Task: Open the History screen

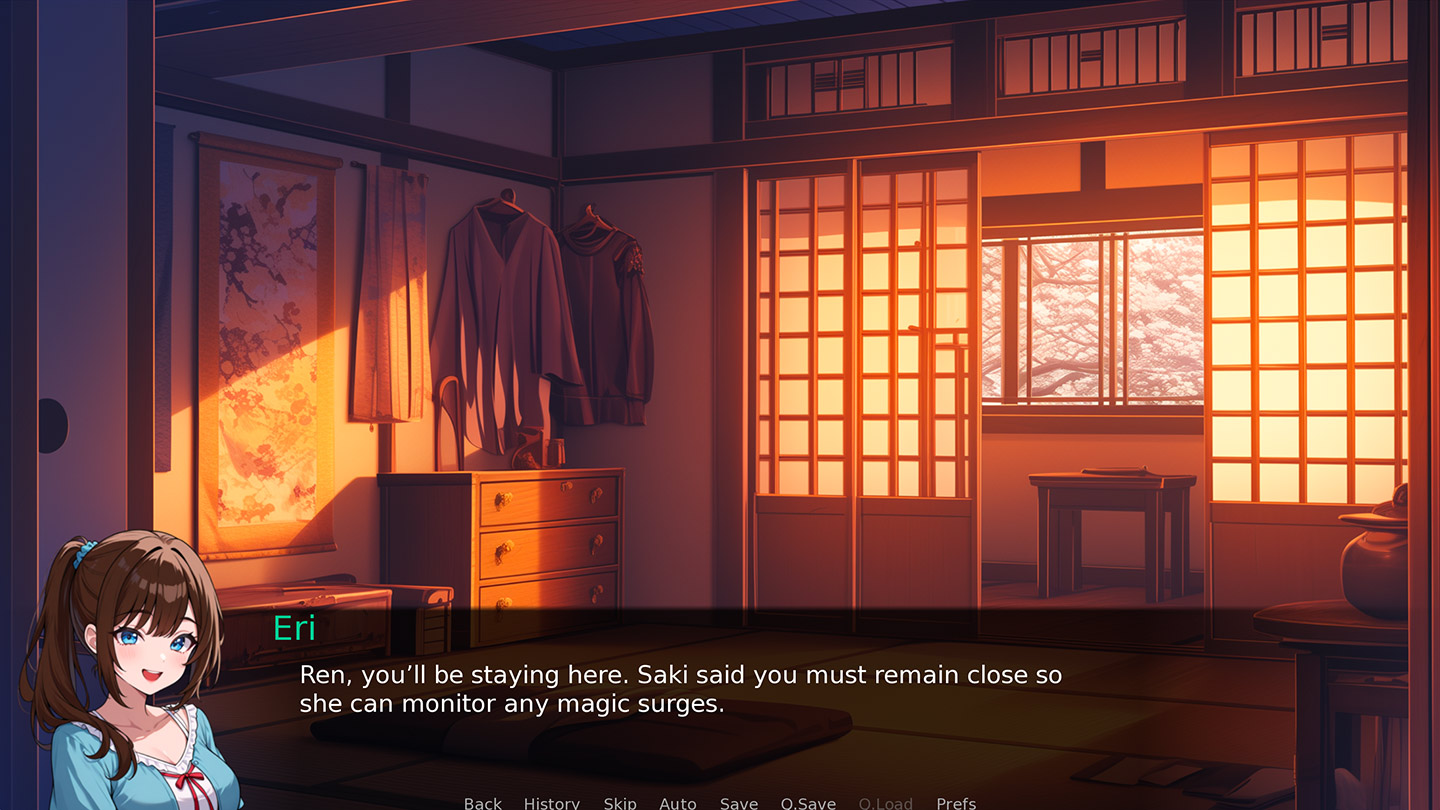Action: pos(551,803)
